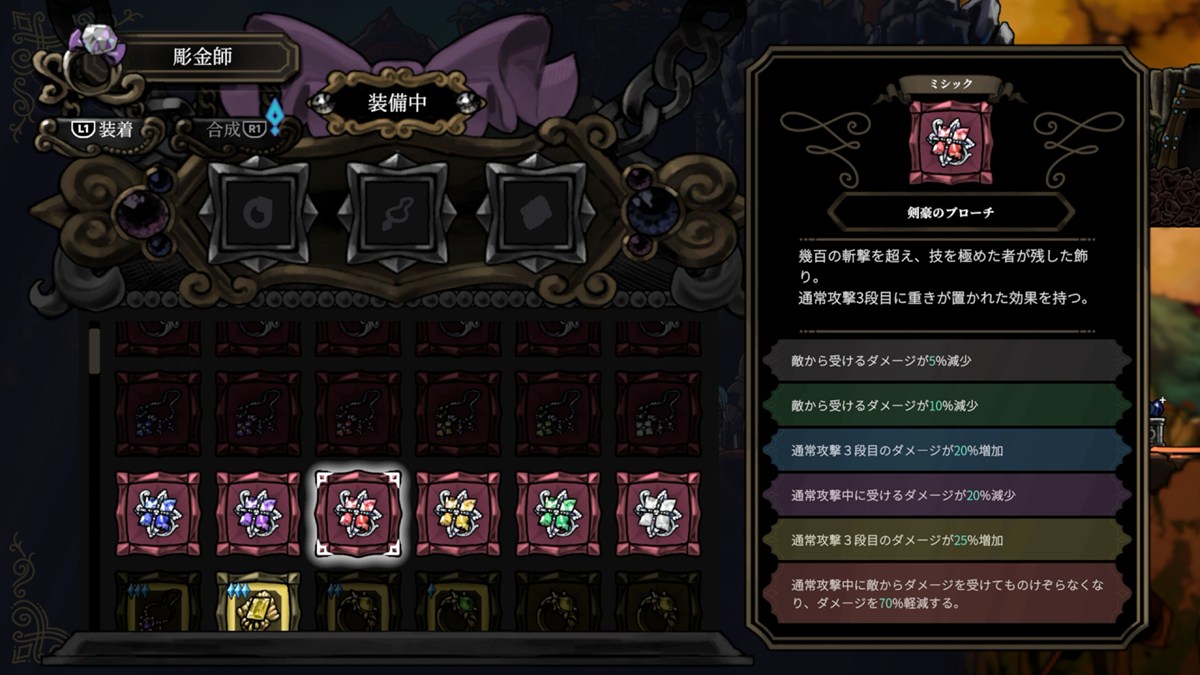Choose the blue gem brooch
Image resolution: width=1200 pixels, height=675 pixels.
tap(158, 513)
